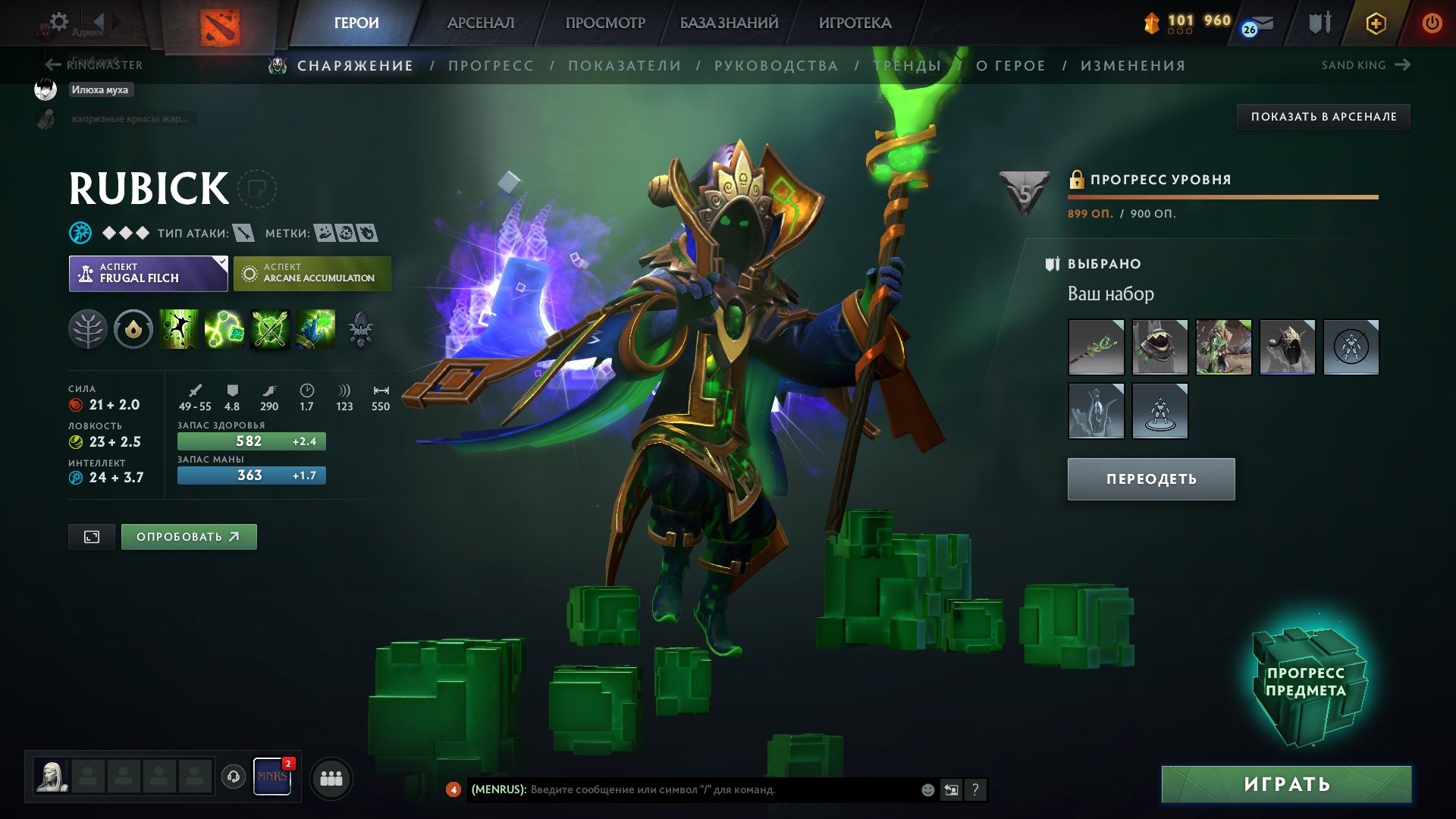Open the emoji picker in the chat bar
This screenshot has width=1456, height=819.
tap(927, 789)
